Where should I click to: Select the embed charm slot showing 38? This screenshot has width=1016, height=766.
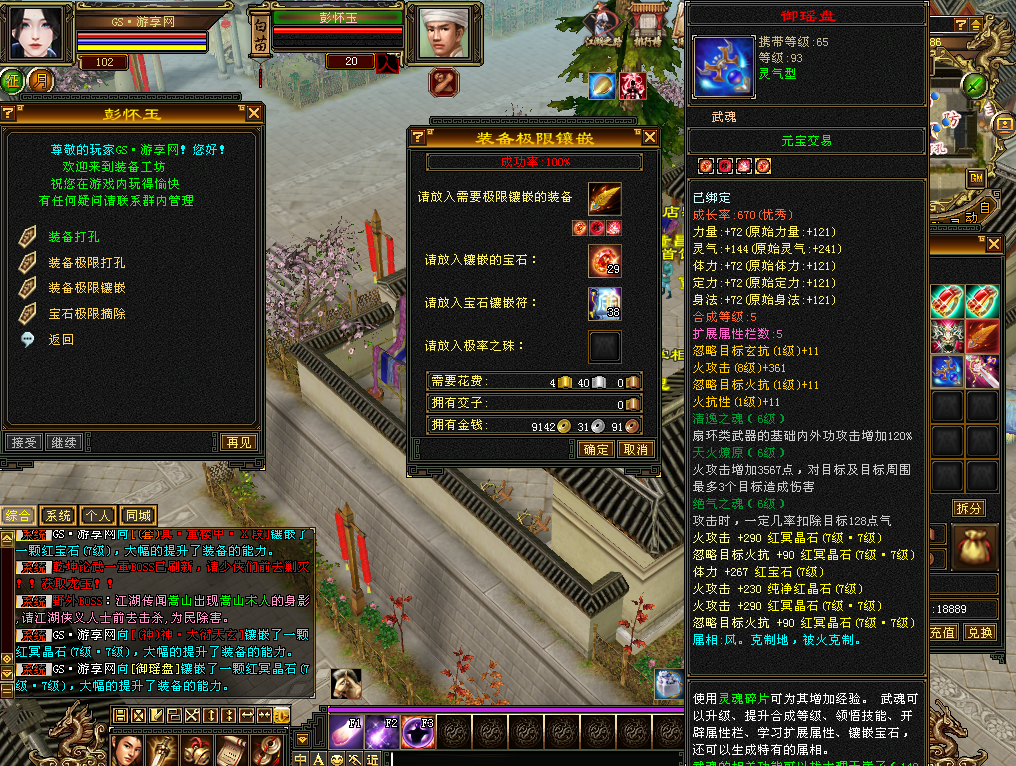tap(604, 303)
